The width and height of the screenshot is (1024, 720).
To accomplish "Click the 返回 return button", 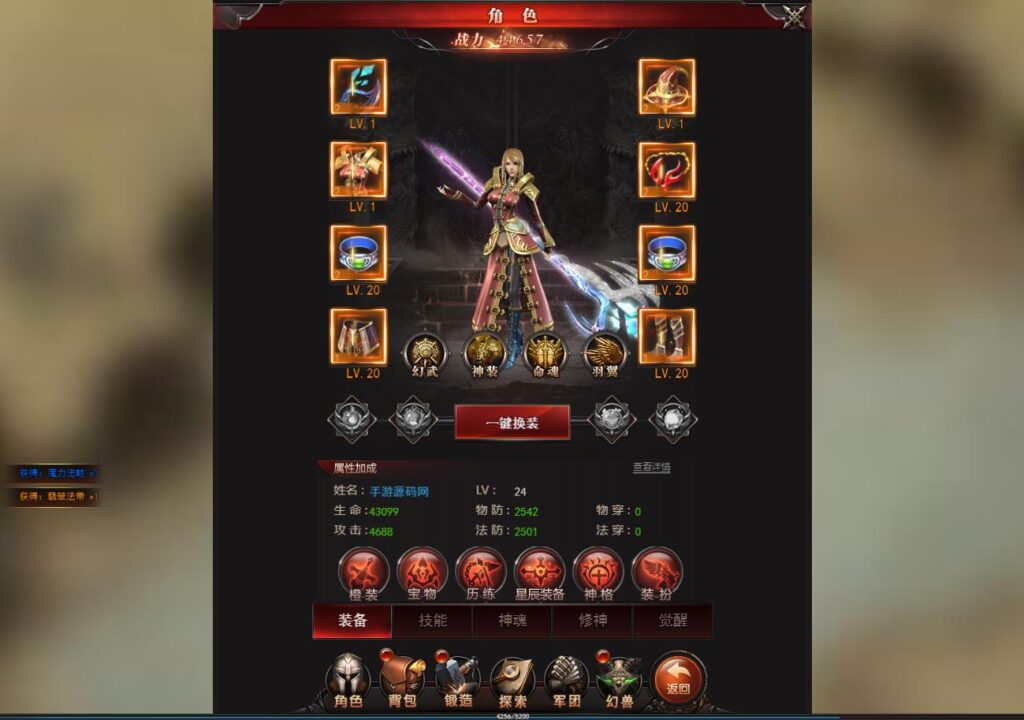I will coord(678,680).
